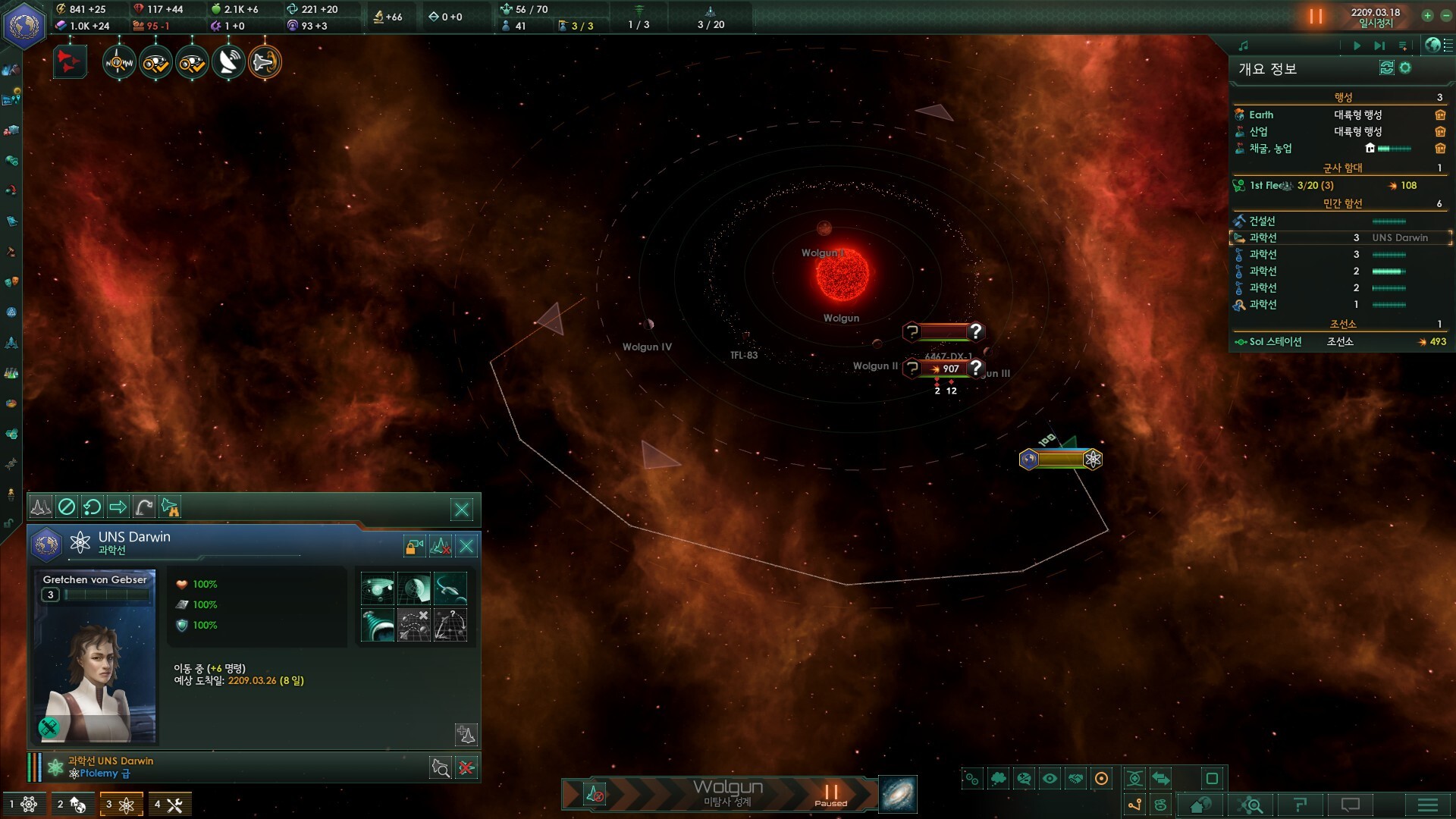Image resolution: width=1456 pixels, height=819 pixels.
Task: Open galaxy map view button
Action: [898, 794]
